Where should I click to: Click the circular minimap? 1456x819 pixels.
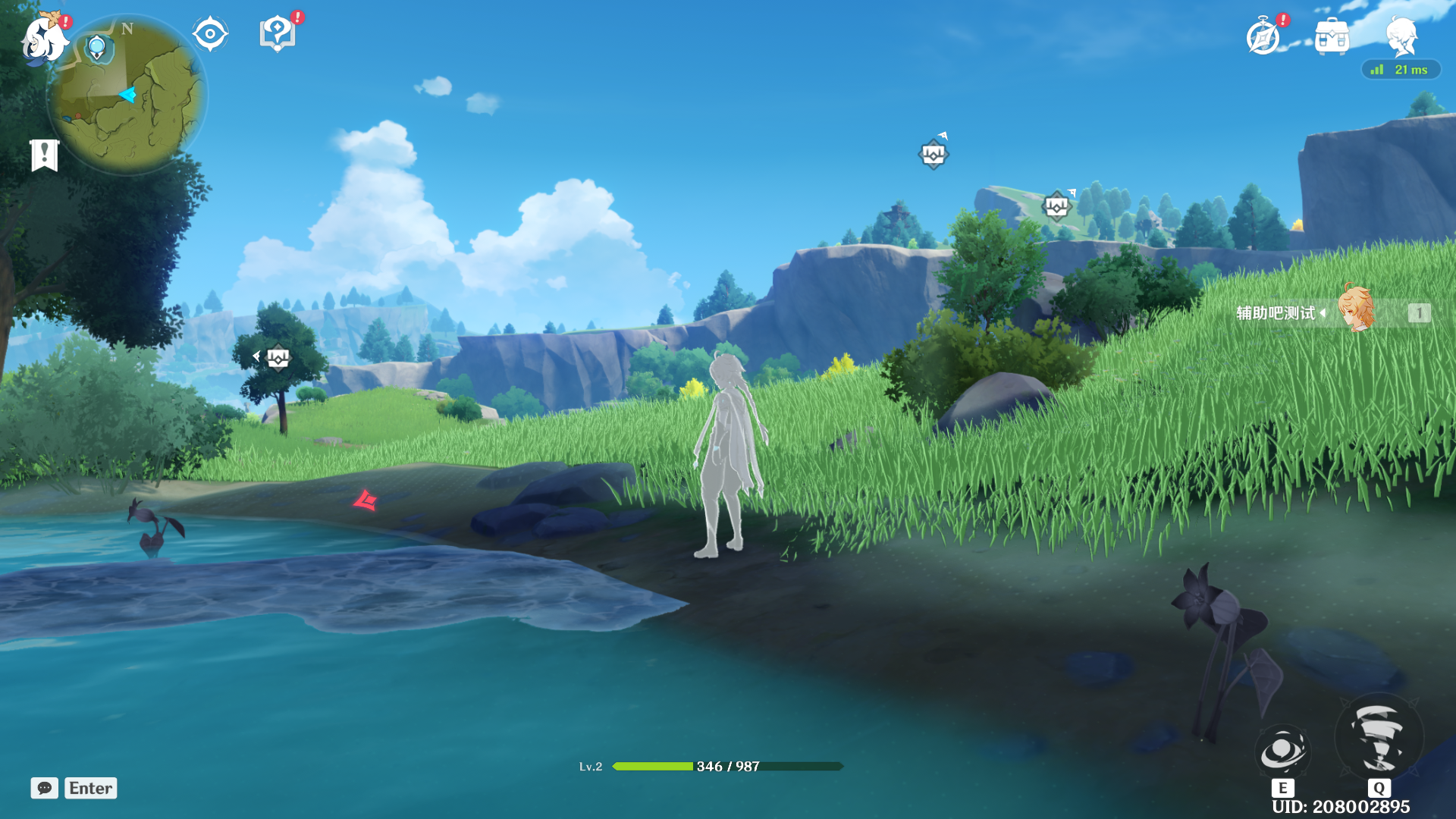[x=127, y=97]
